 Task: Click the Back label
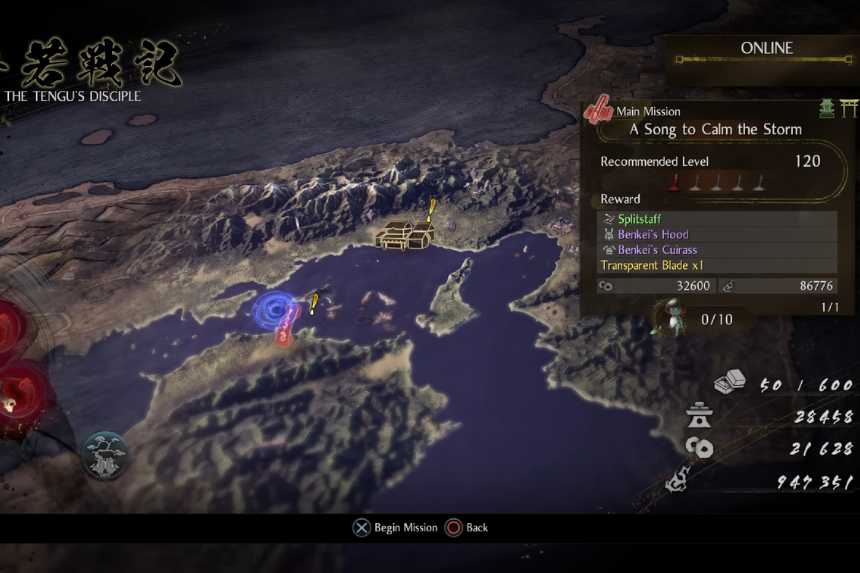point(477,528)
